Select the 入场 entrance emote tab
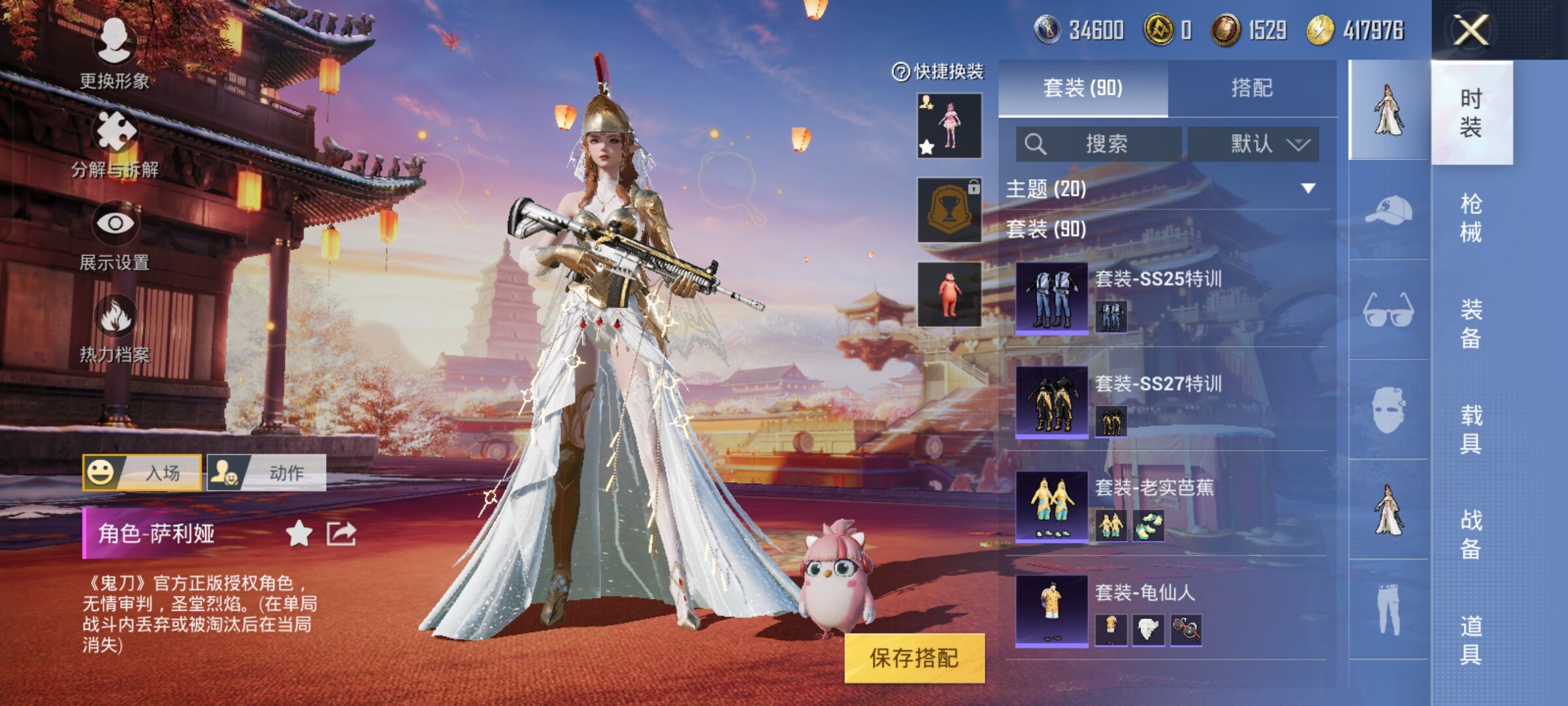Image resolution: width=1568 pixels, height=706 pixels. click(x=142, y=473)
